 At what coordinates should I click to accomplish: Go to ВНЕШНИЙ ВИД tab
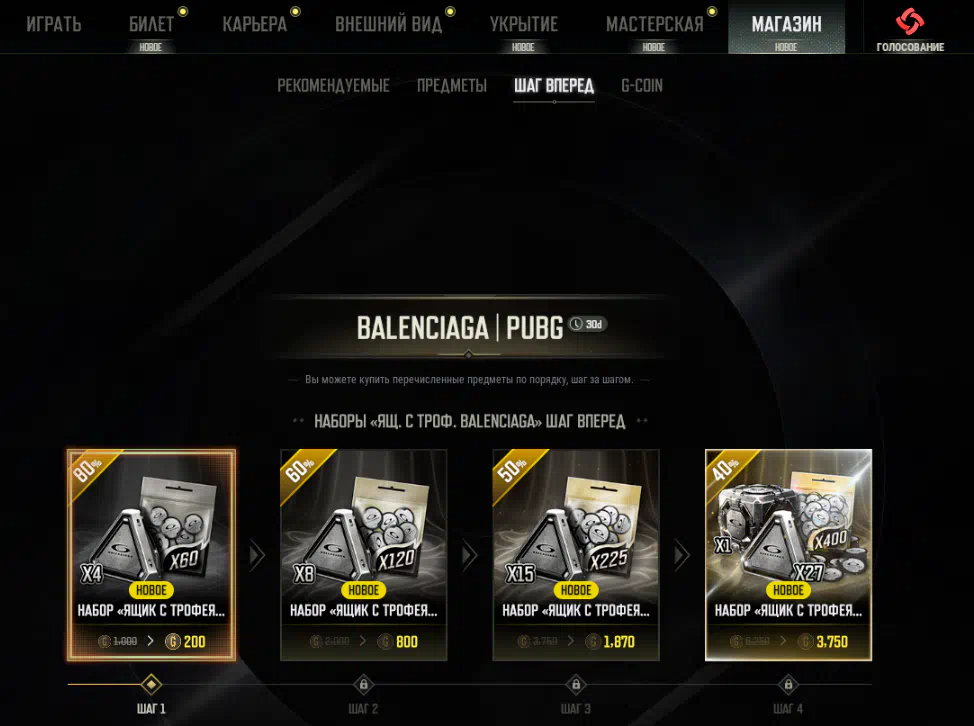point(388,25)
